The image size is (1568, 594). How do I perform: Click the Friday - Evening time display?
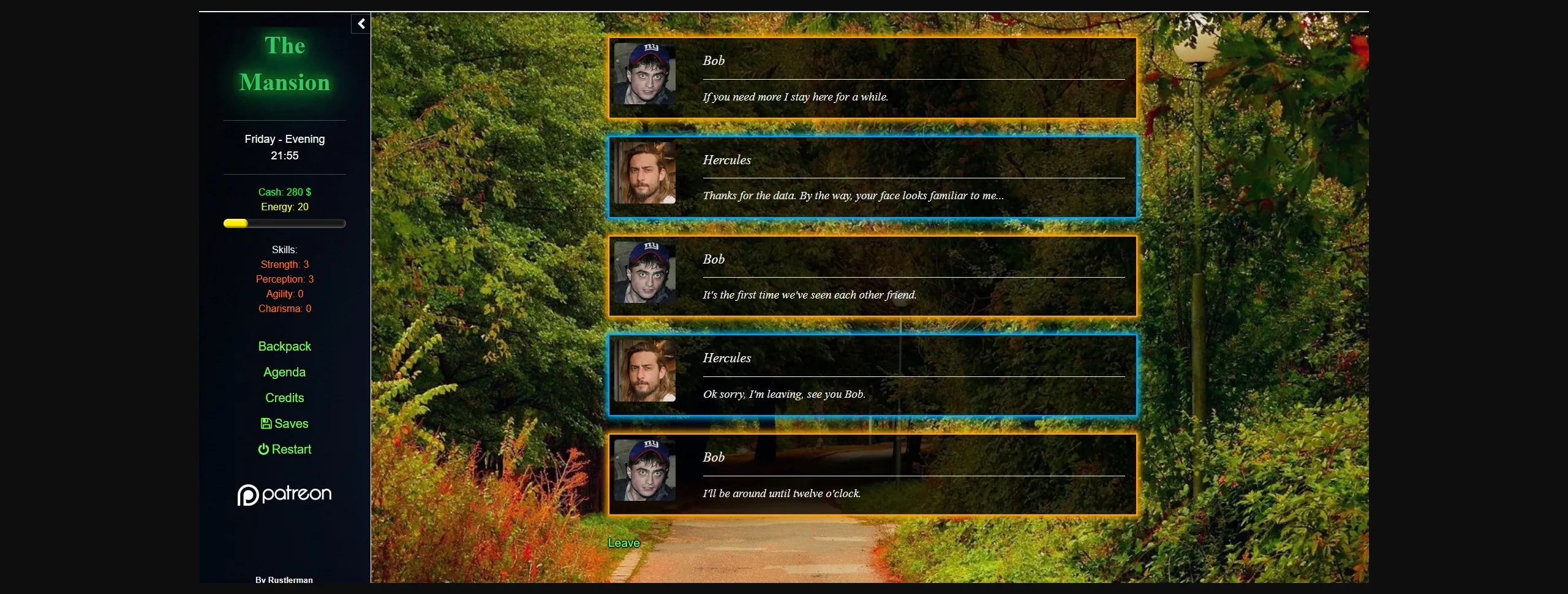pyautogui.click(x=284, y=139)
